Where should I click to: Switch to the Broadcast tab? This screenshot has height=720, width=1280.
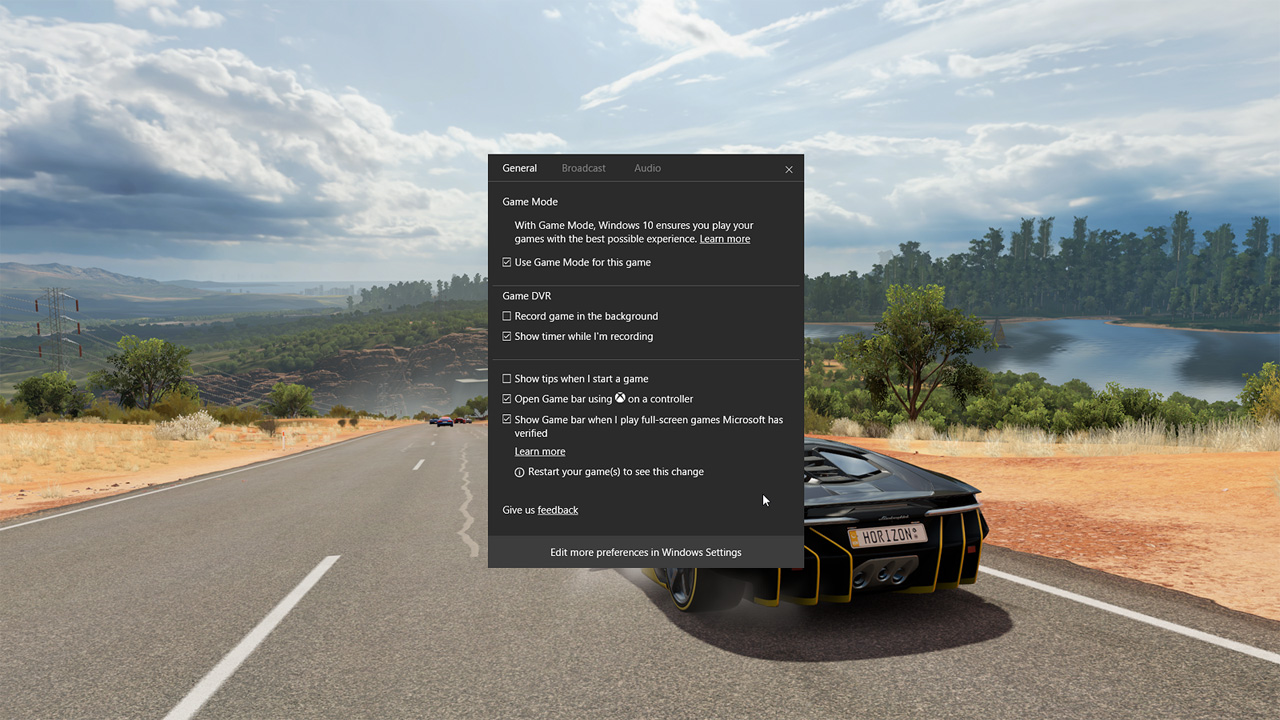point(583,168)
